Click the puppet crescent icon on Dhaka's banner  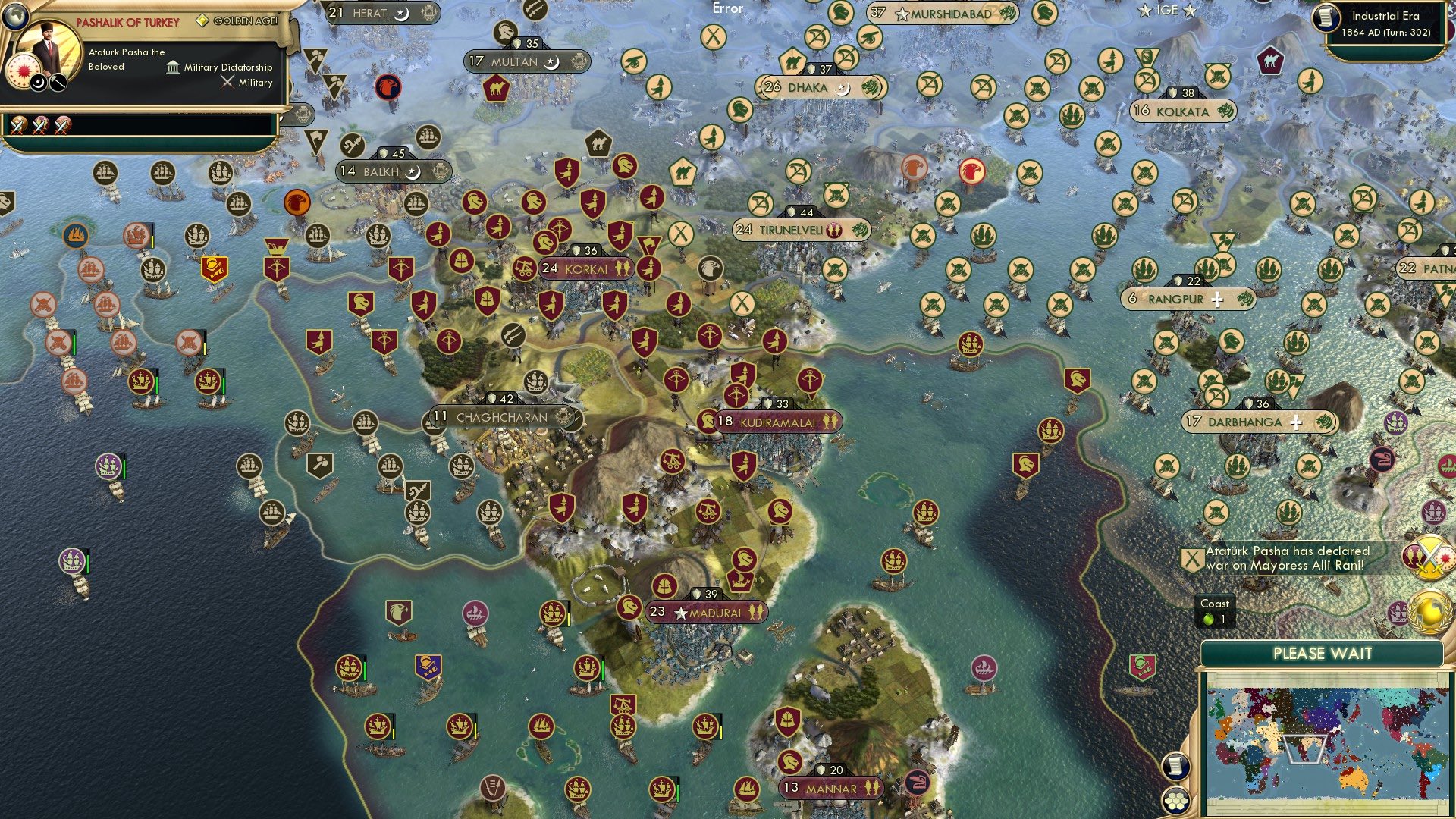pyautogui.click(x=842, y=88)
